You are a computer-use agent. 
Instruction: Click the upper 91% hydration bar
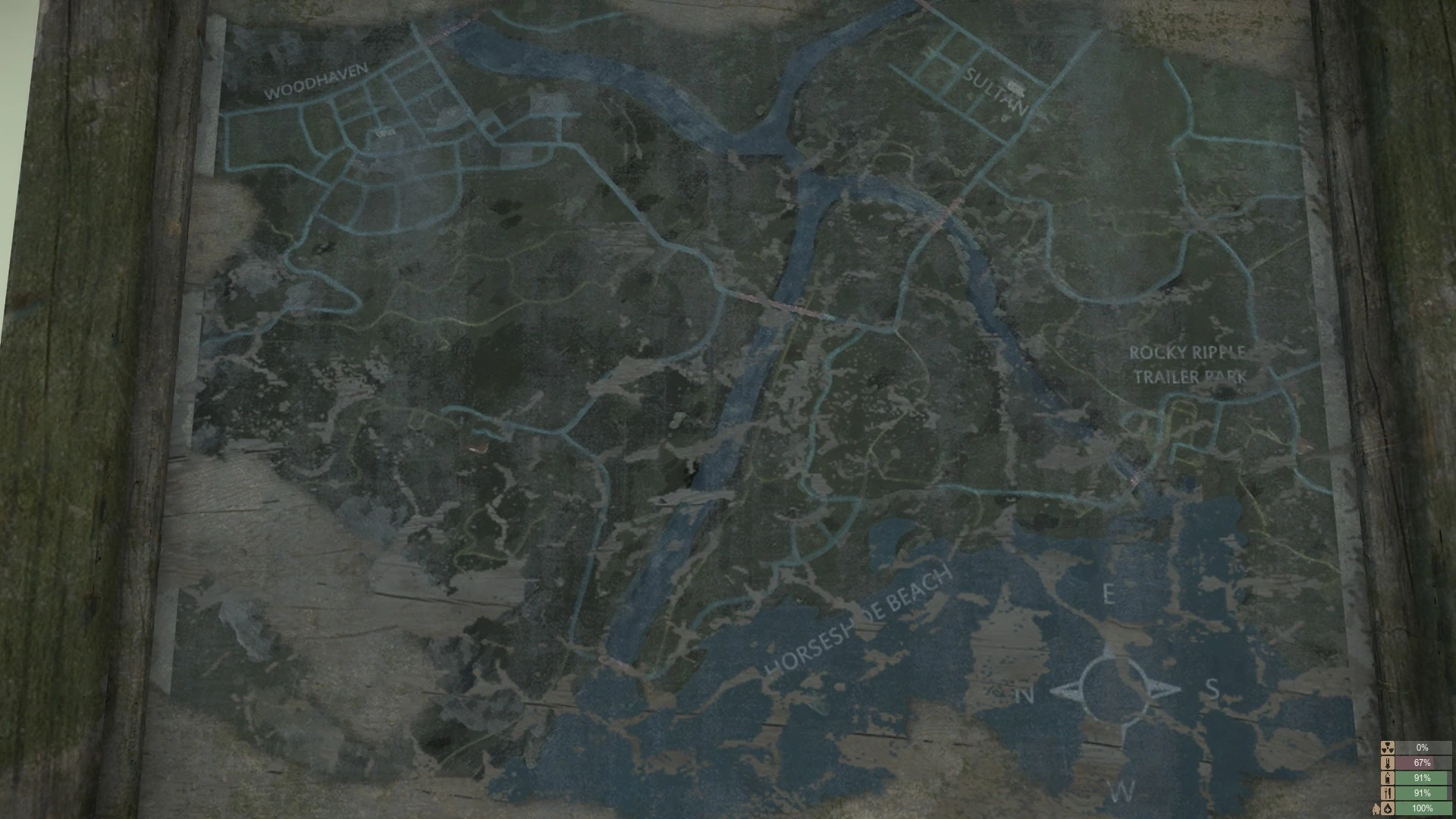pyautogui.click(x=1423, y=778)
